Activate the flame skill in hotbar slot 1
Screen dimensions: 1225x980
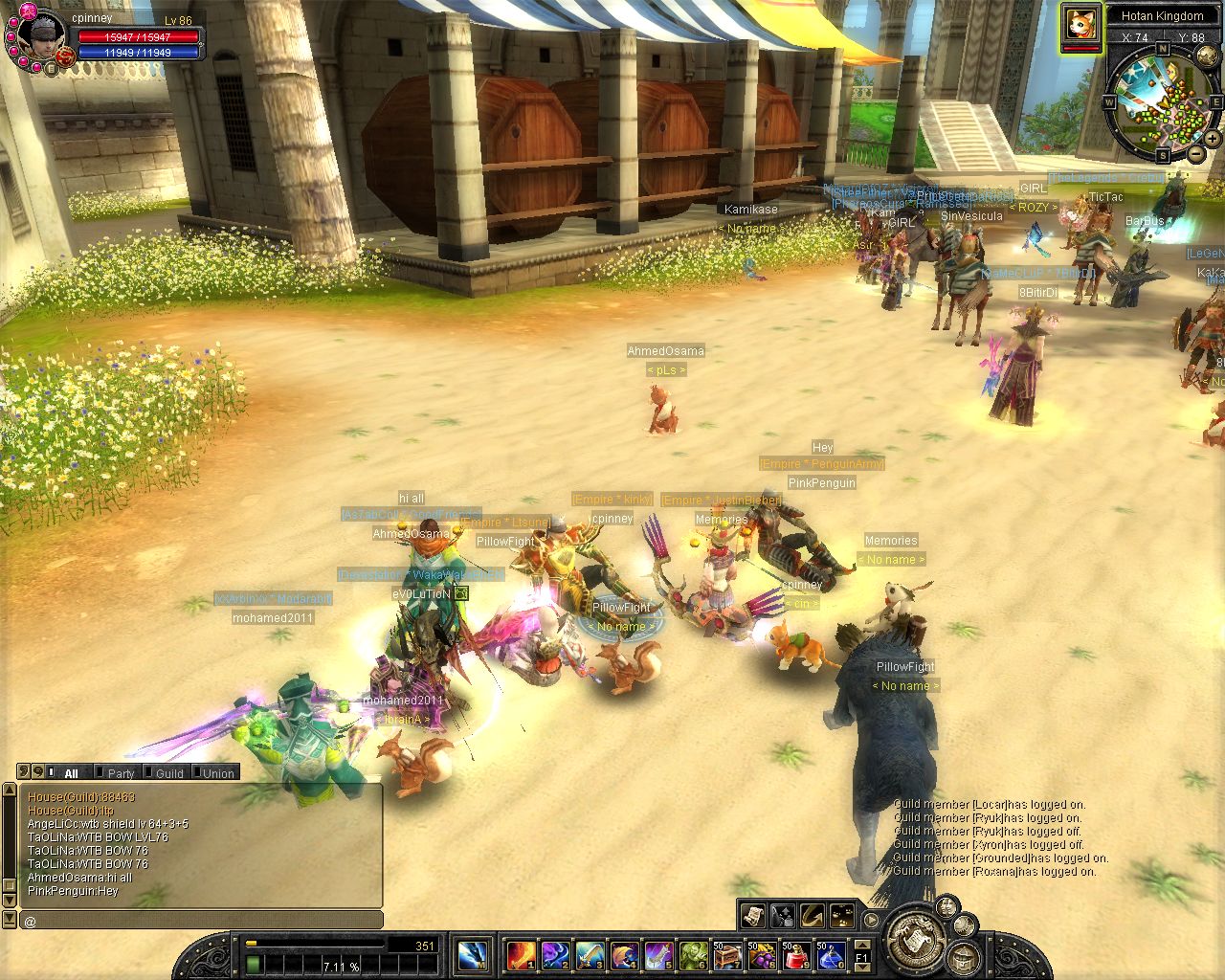[520, 955]
